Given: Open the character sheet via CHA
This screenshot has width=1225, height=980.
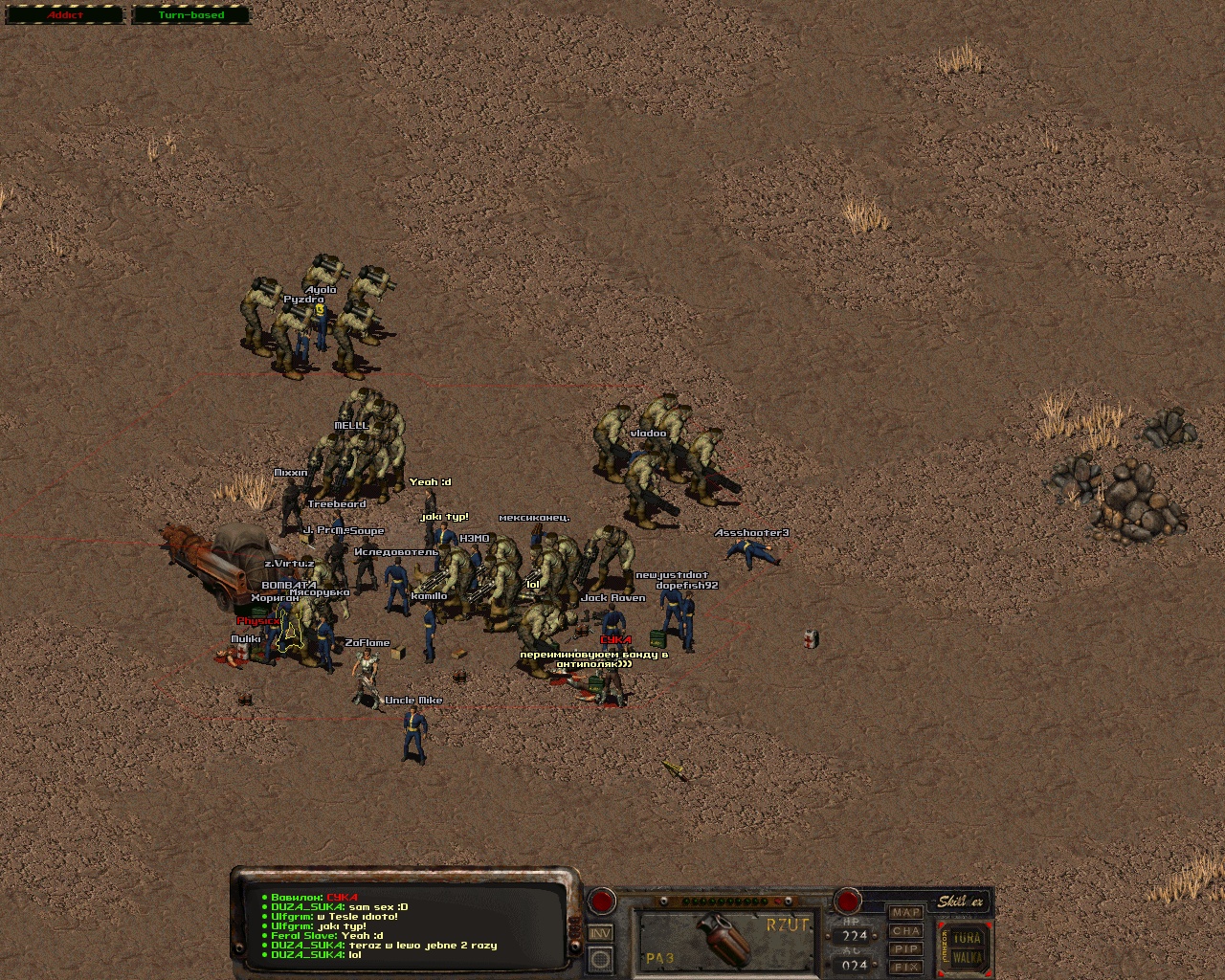Looking at the screenshot, I should pos(905,930).
